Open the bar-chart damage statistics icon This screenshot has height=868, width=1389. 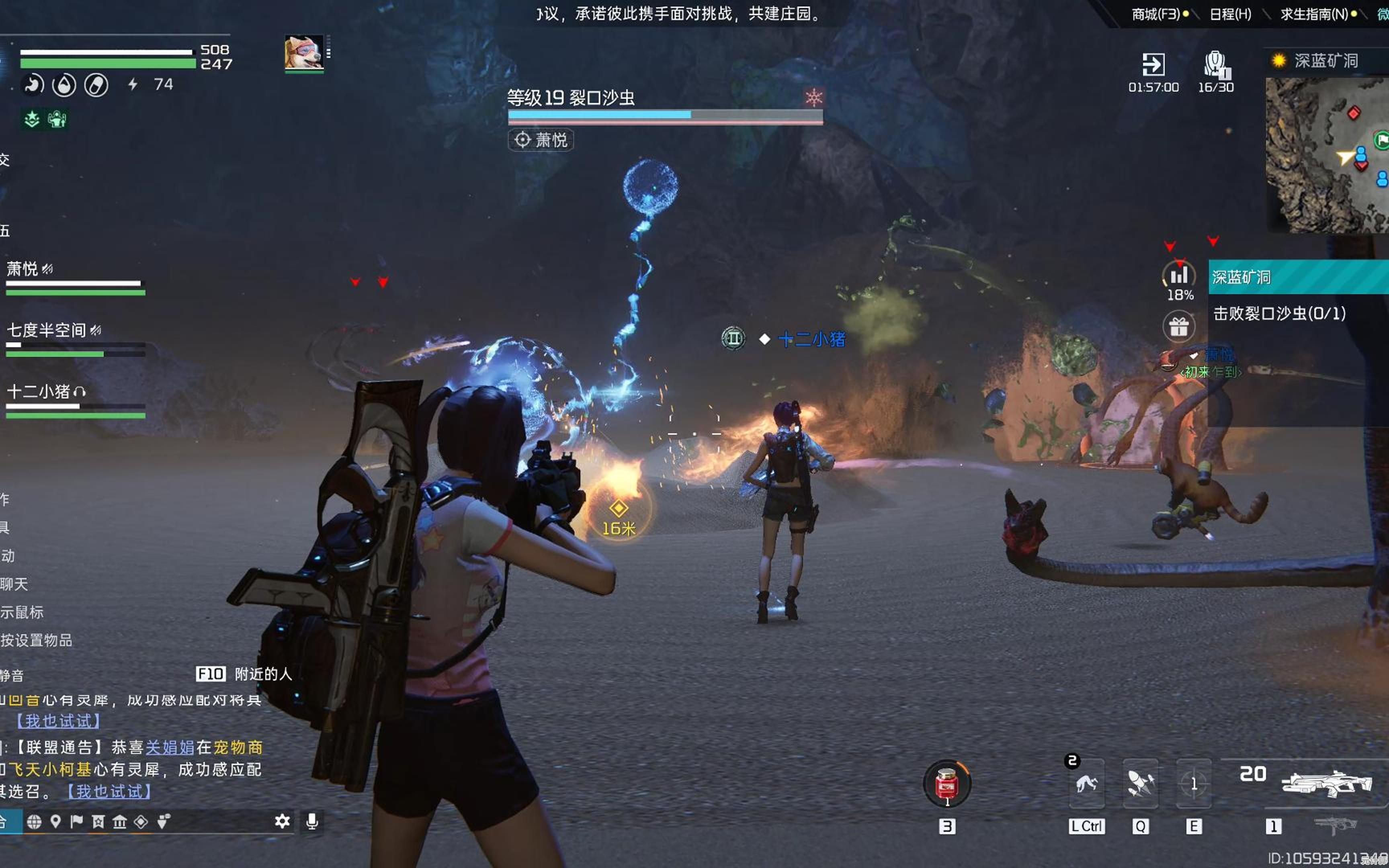(x=1178, y=276)
